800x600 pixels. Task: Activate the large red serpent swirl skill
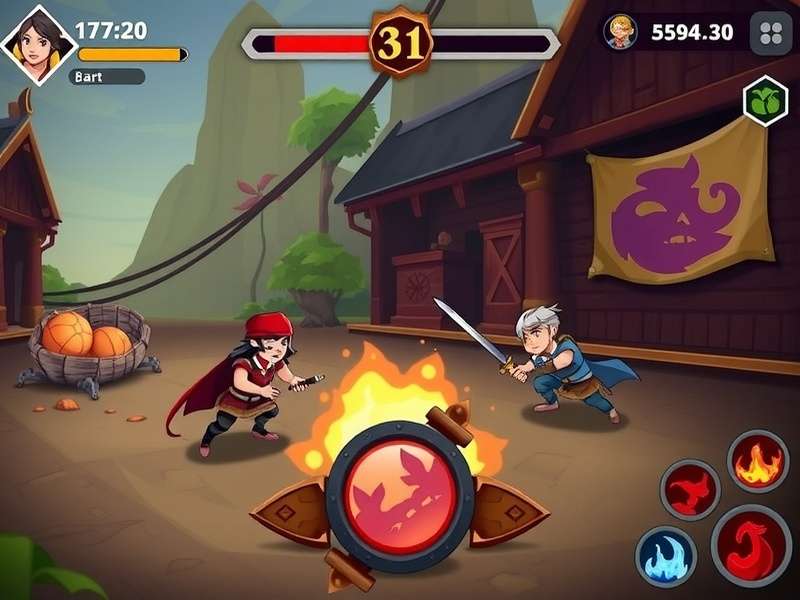(x=751, y=545)
